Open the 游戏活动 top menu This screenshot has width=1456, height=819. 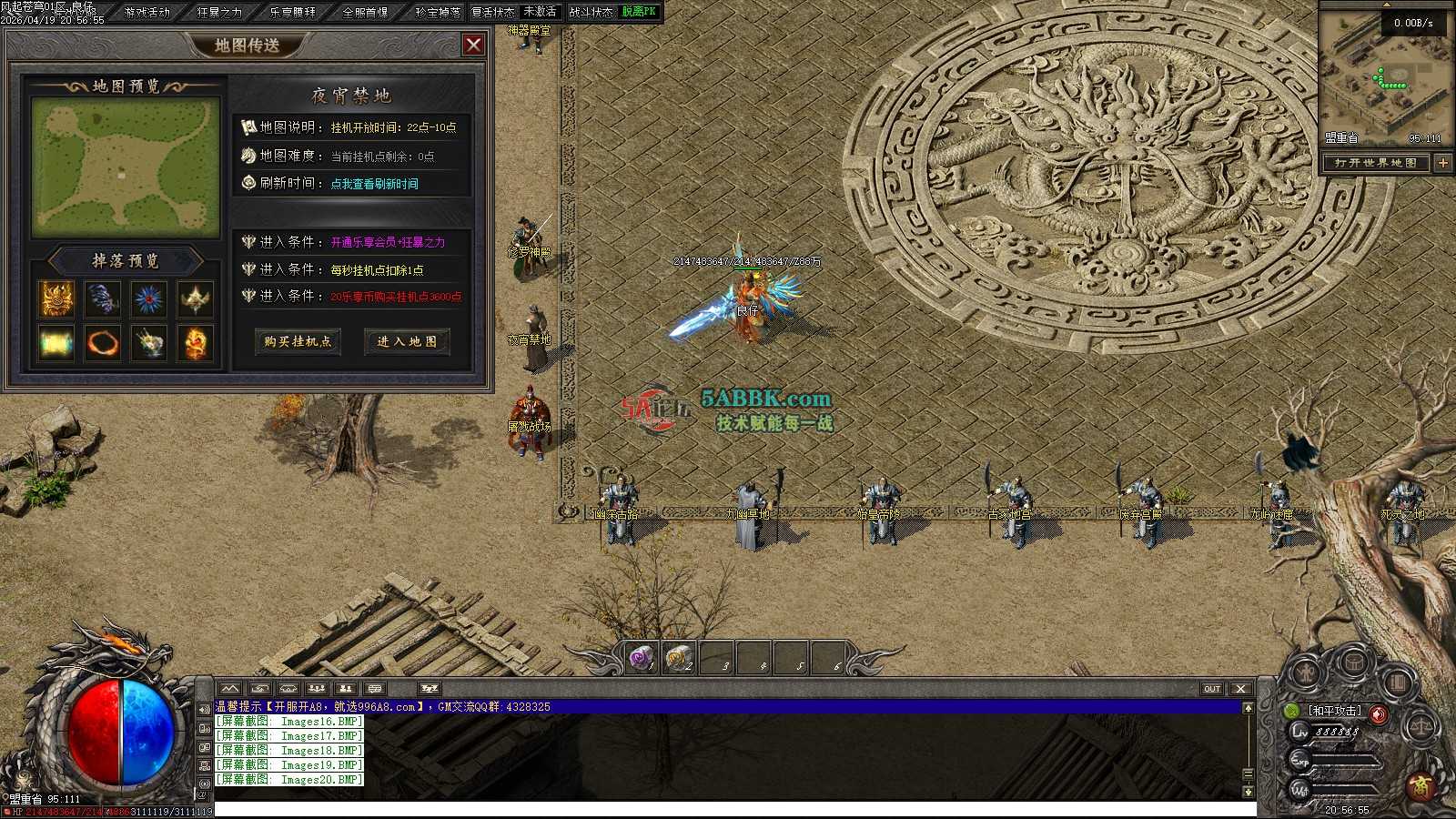147,12
